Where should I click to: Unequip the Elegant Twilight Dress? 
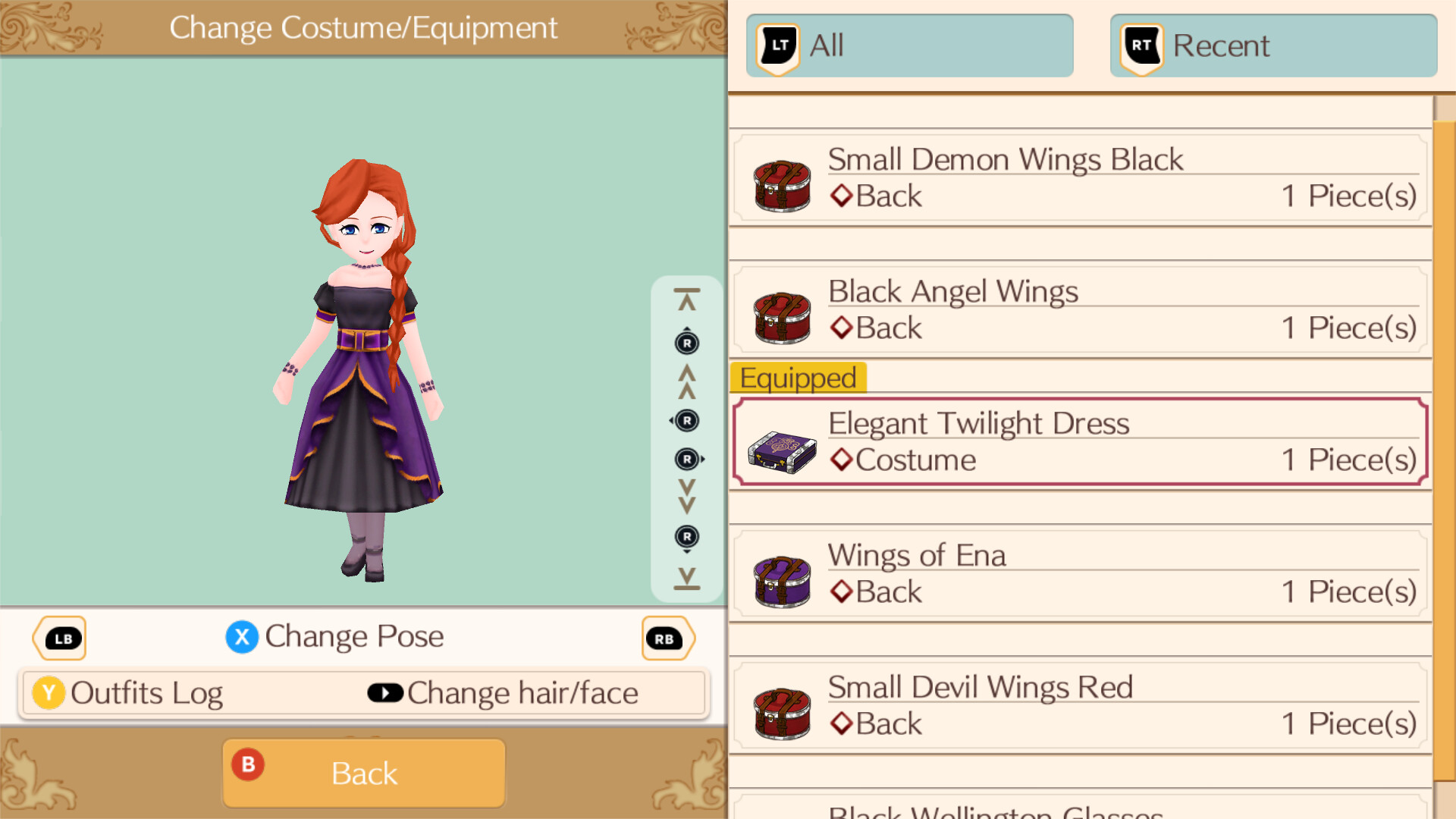pyautogui.click(x=1077, y=441)
